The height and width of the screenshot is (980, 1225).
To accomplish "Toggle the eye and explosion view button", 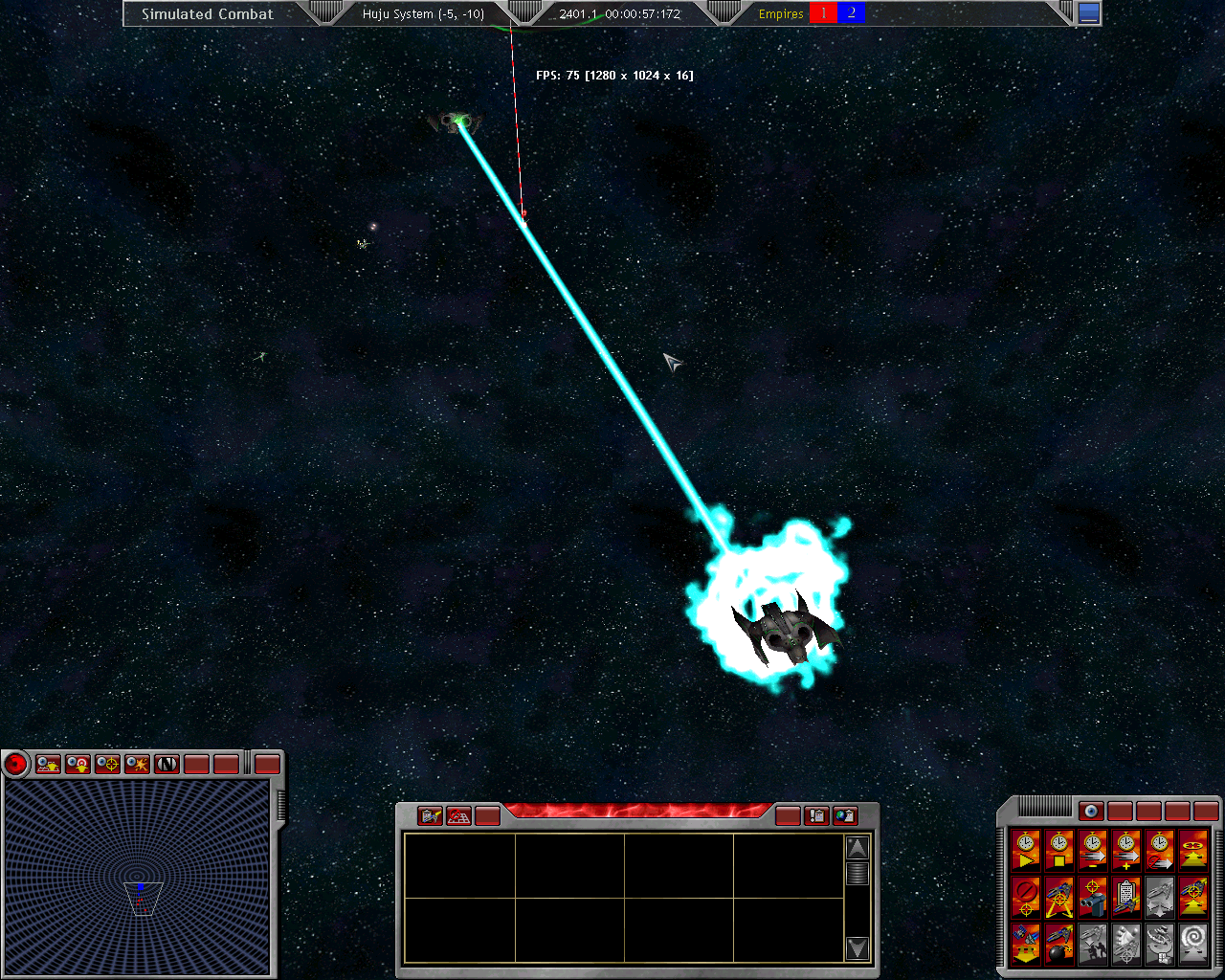I will pos(137,764).
